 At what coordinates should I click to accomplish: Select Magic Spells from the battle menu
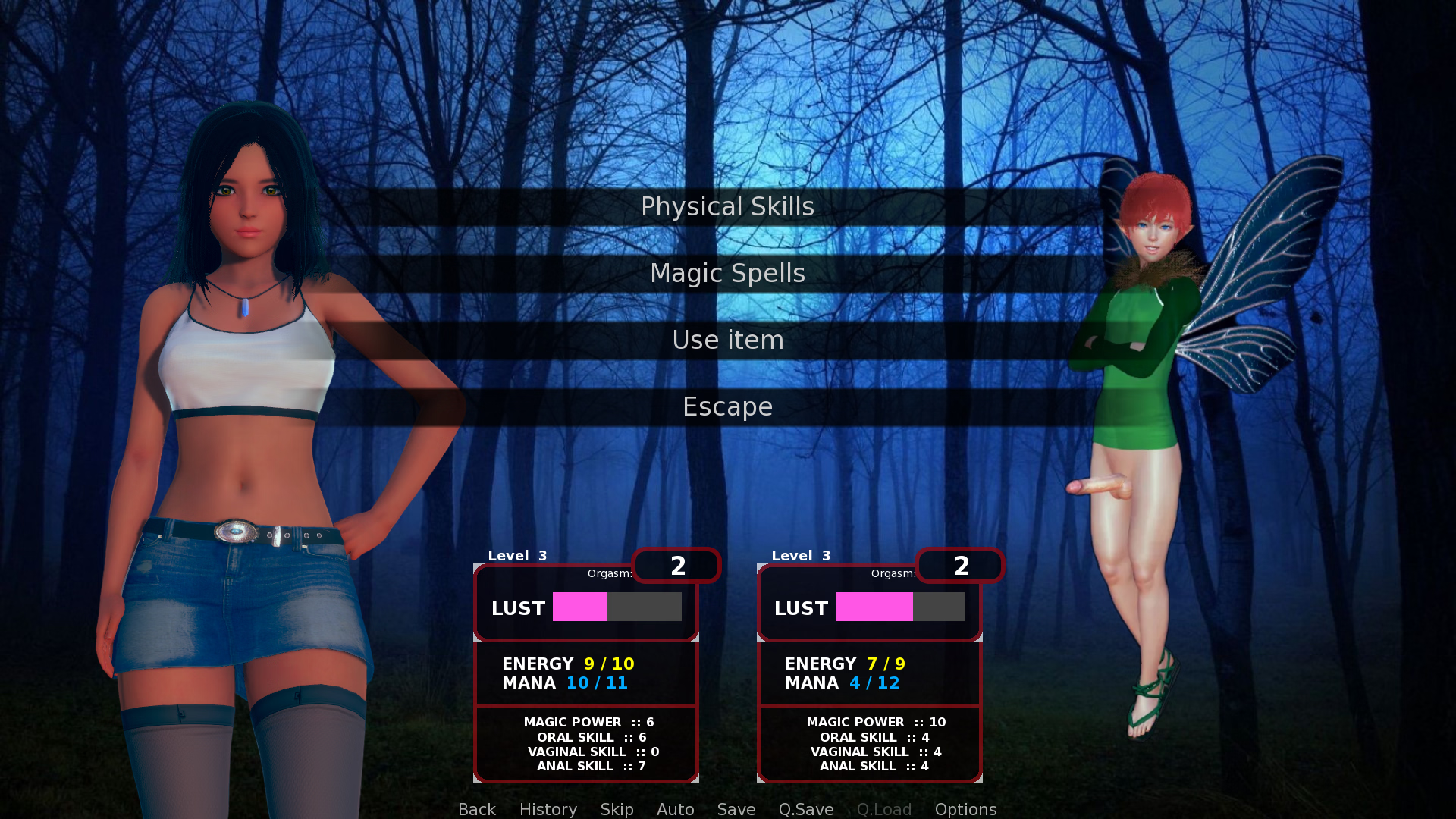point(727,273)
